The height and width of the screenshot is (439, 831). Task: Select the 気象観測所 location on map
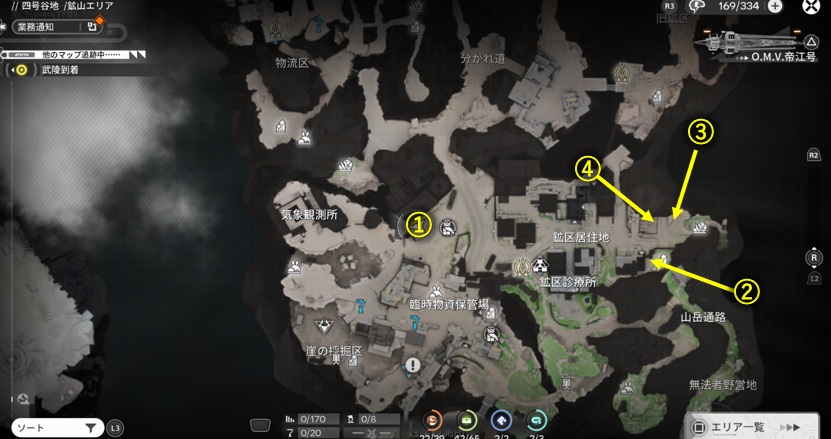coord(308,214)
